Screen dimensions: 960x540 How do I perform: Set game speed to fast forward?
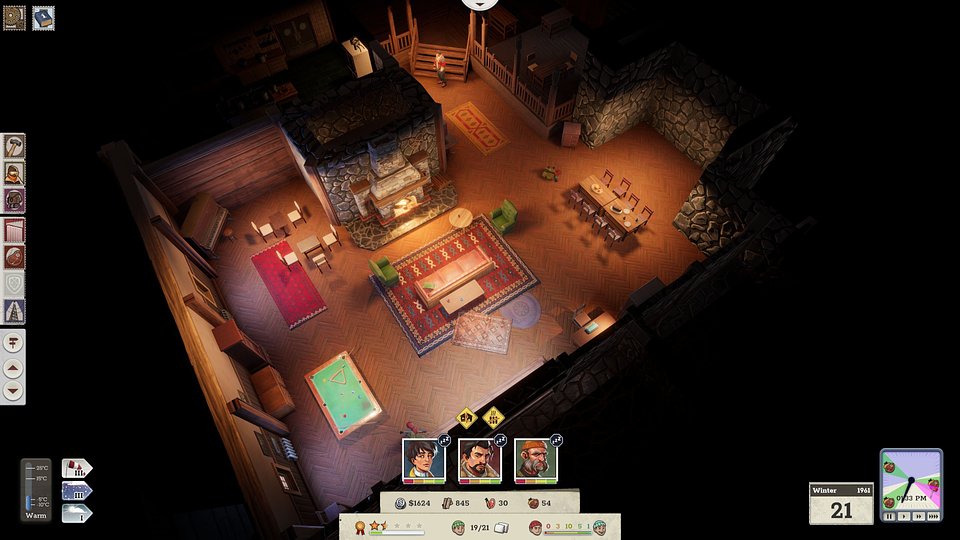click(x=917, y=517)
